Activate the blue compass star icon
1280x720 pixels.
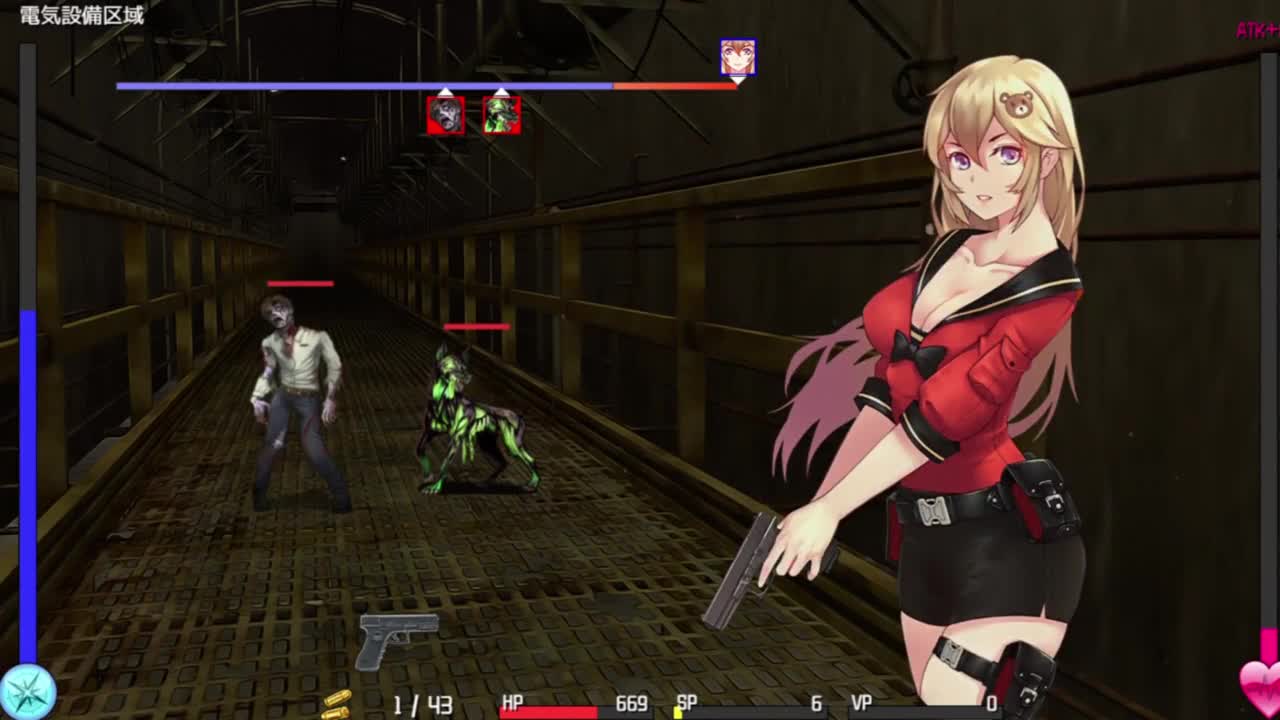coord(28,692)
